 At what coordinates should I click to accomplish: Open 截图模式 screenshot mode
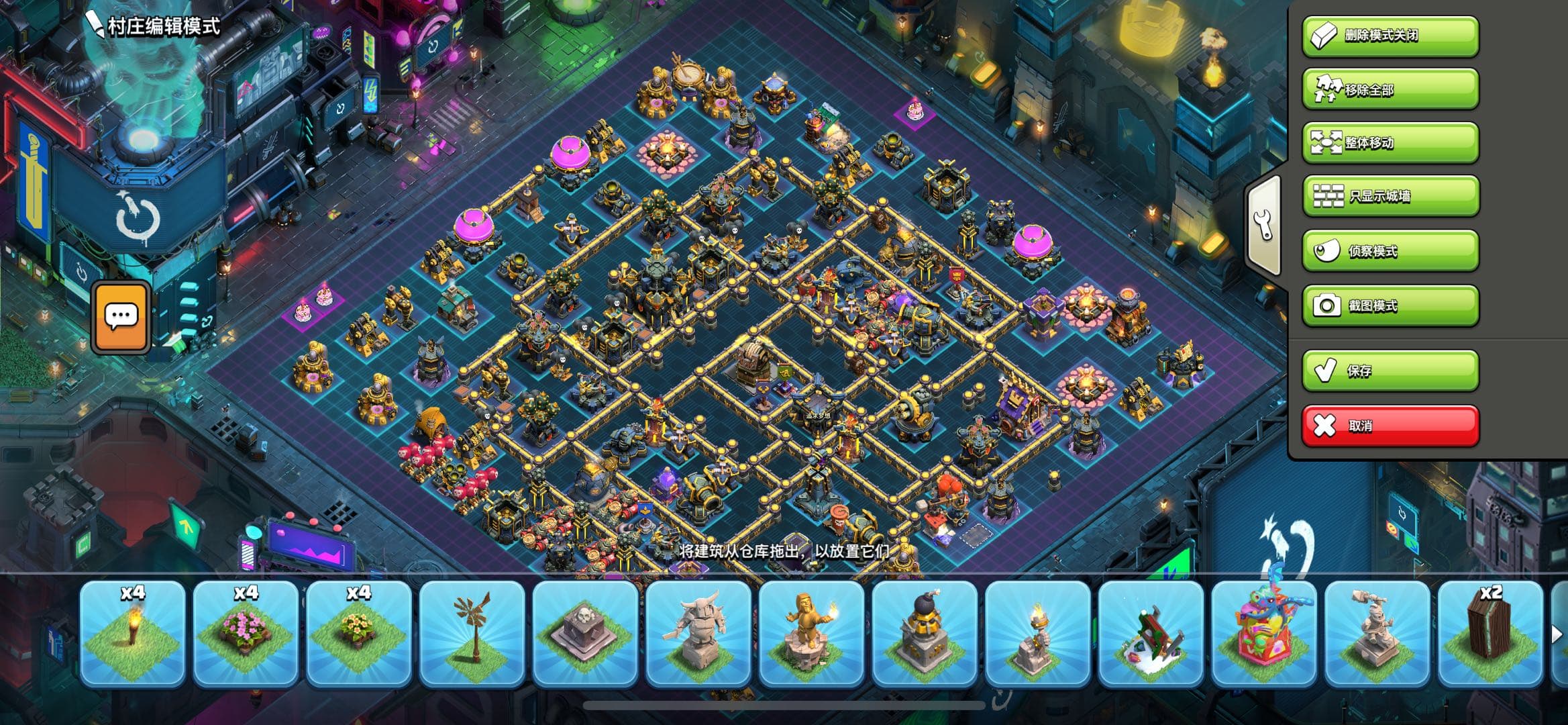1390,305
